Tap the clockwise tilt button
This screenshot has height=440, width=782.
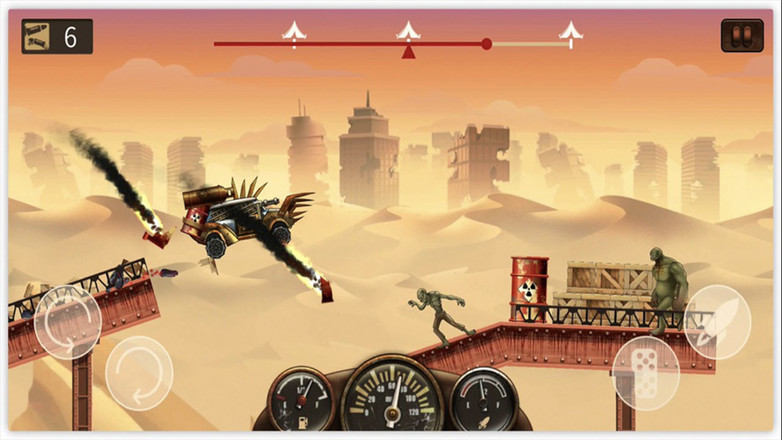139,372
